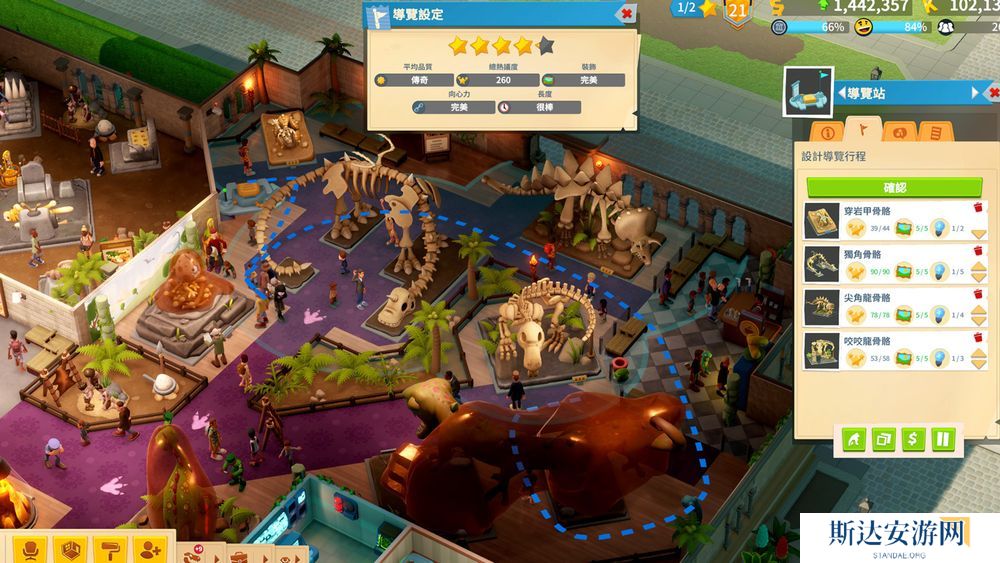The width and height of the screenshot is (1000, 563).
Task: Close the 導覽設定 tour settings panel
Action: tap(626, 14)
